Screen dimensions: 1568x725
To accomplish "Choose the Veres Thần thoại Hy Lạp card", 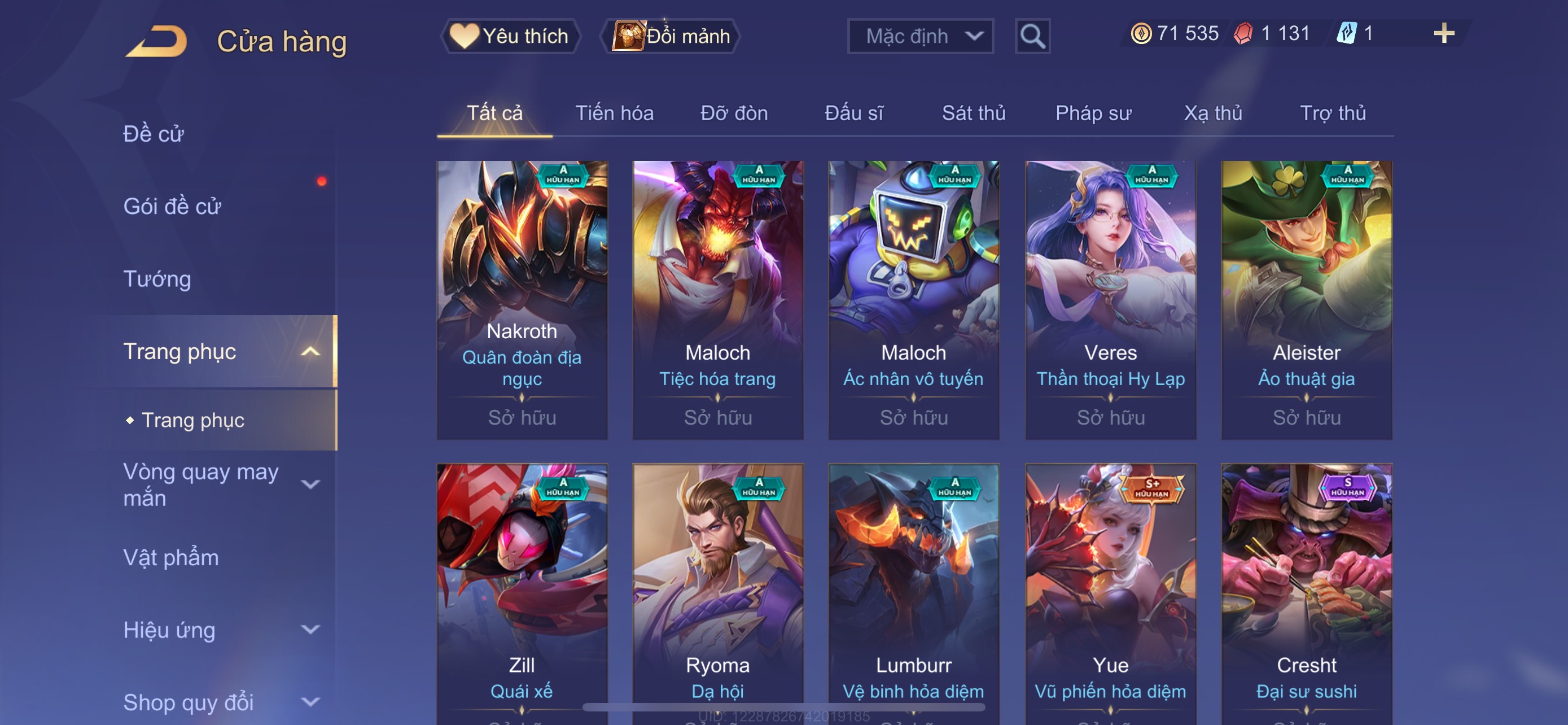I will [1110, 299].
